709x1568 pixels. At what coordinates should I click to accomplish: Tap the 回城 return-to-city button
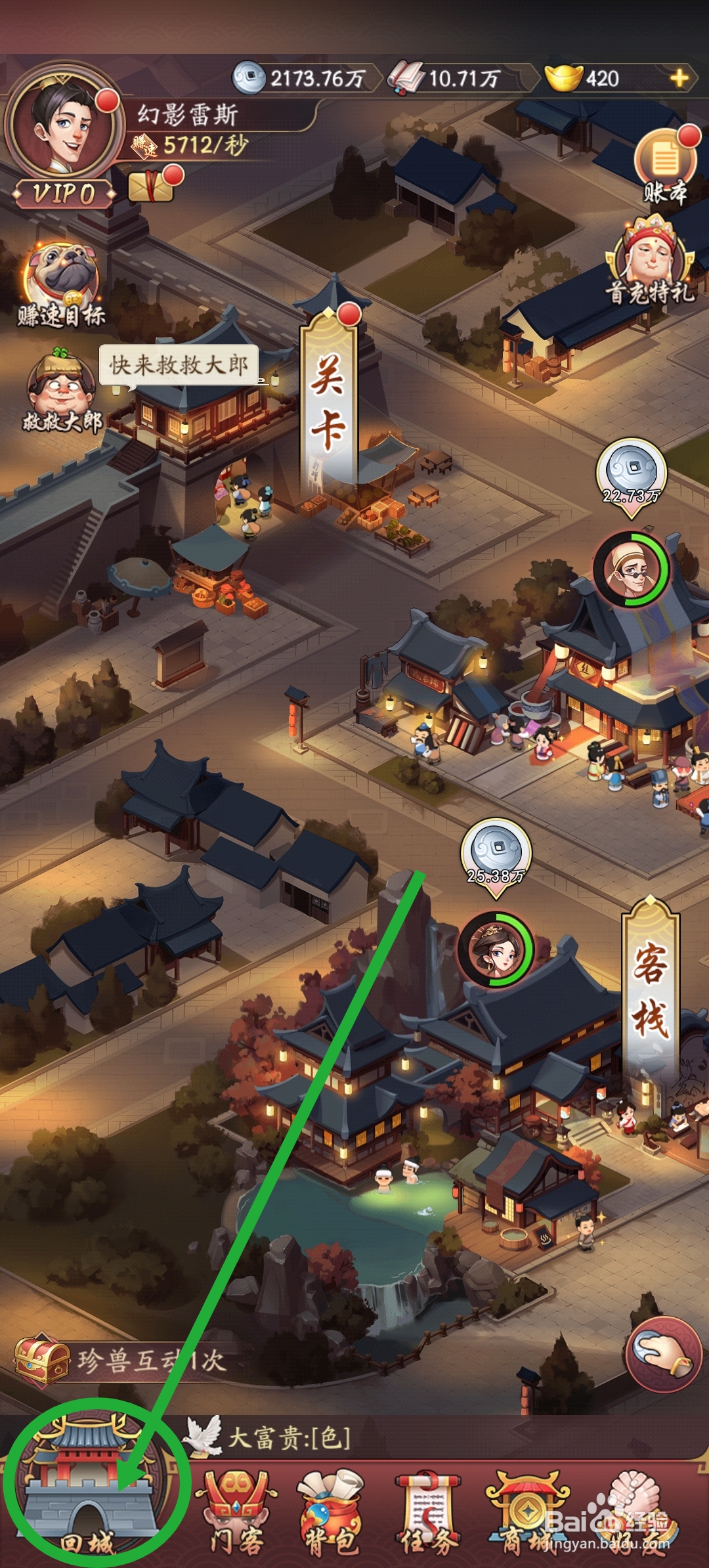pos(89,1504)
